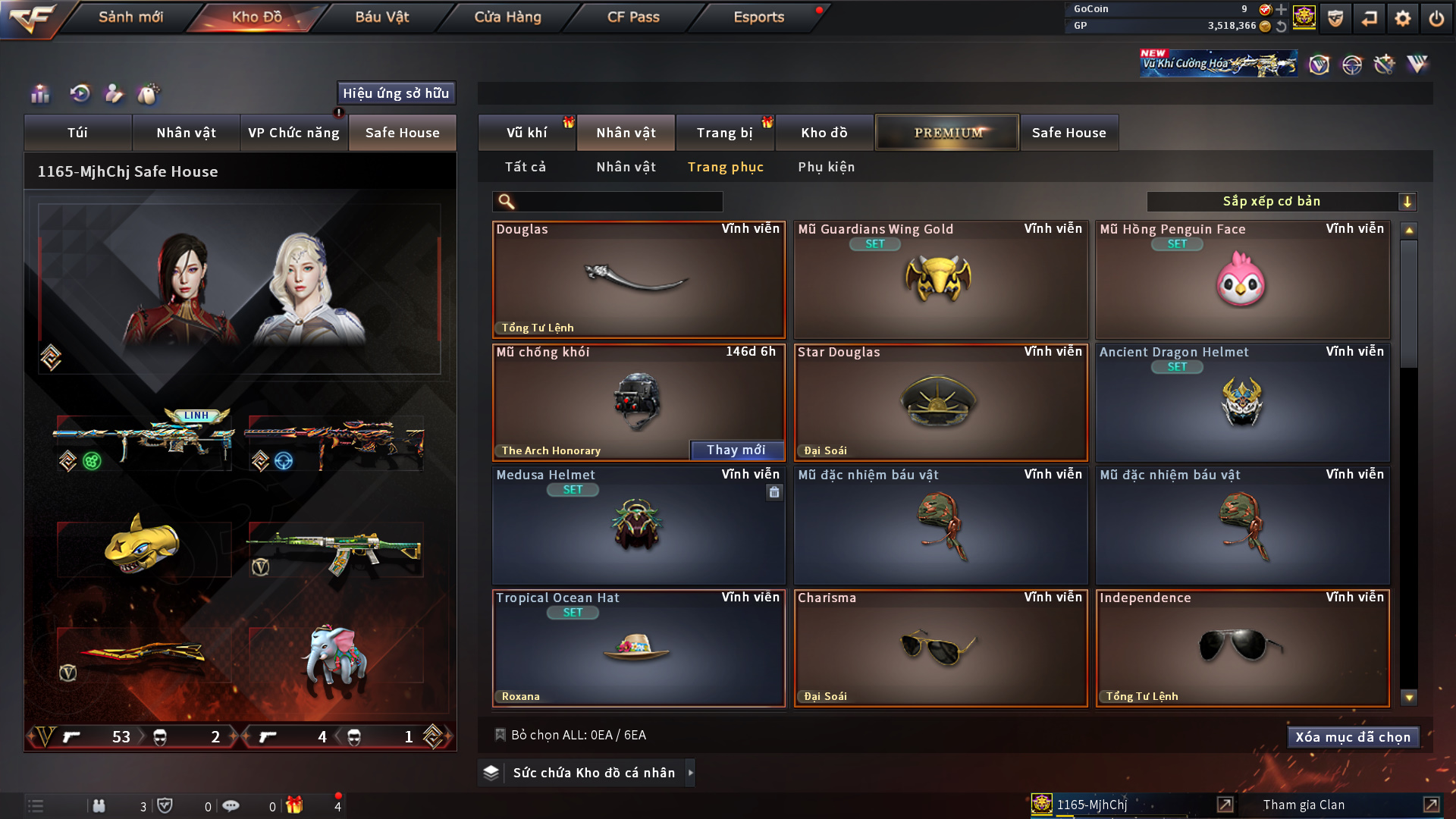Select the Tropical Ocean Hat item
The image size is (1456, 819).
click(639, 648)
